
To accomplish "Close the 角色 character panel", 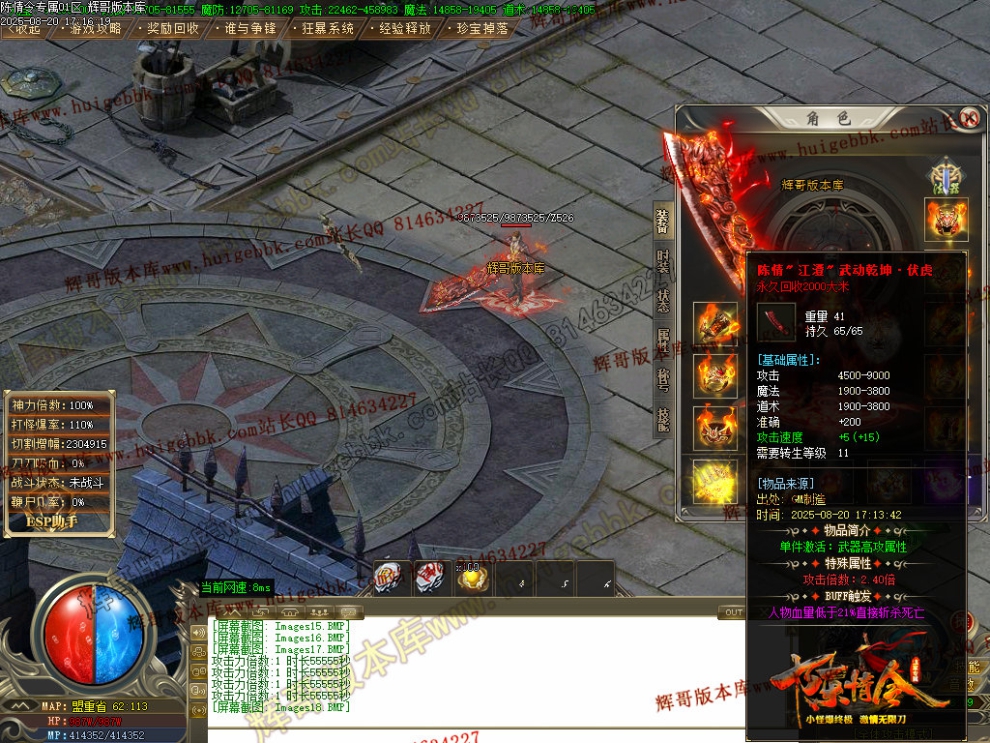I will click(x=968, y=117).
